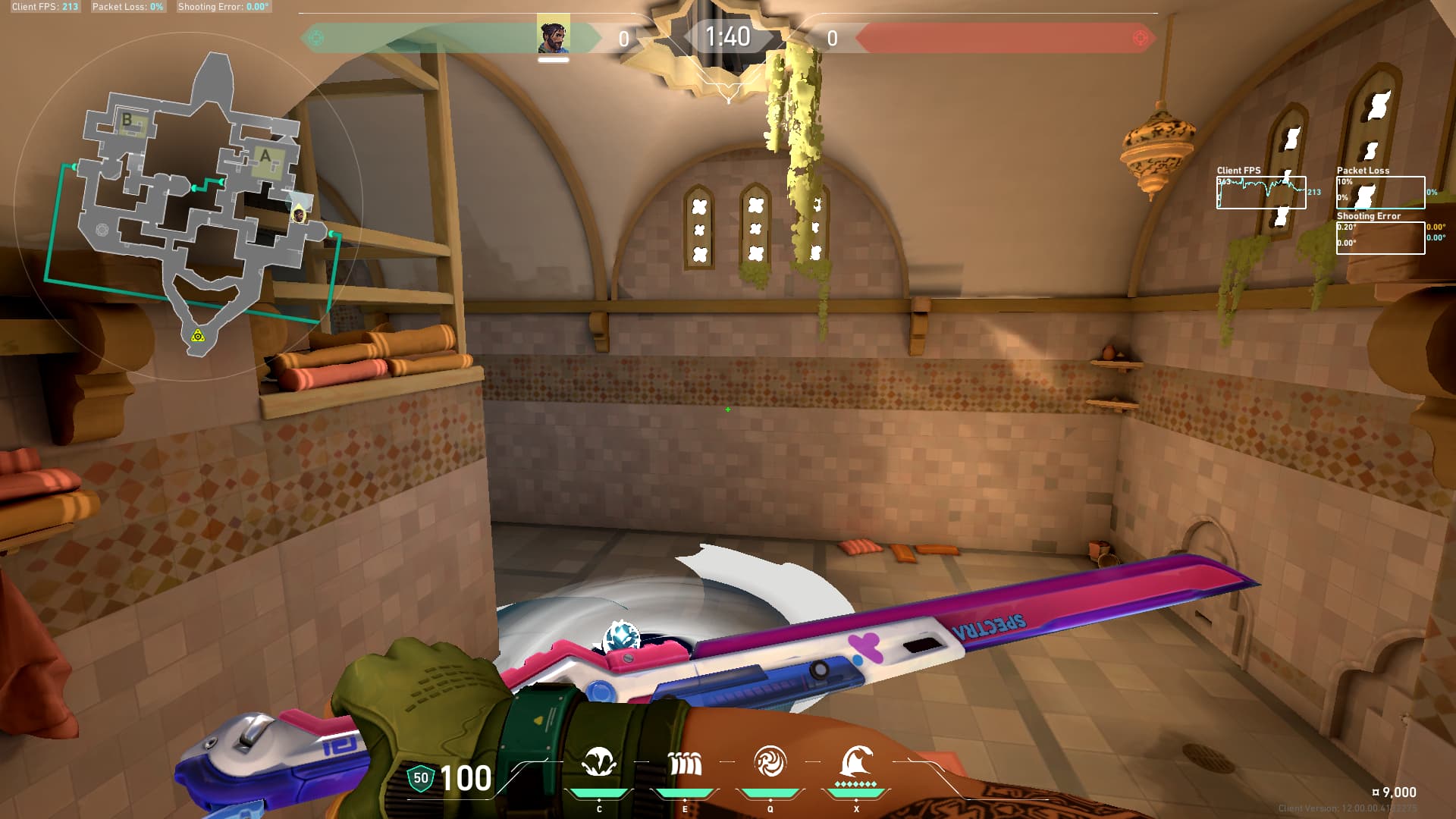The image size is (1456, 819).
Task: Activate the water splash ability icon
Action: coord(599,763)
